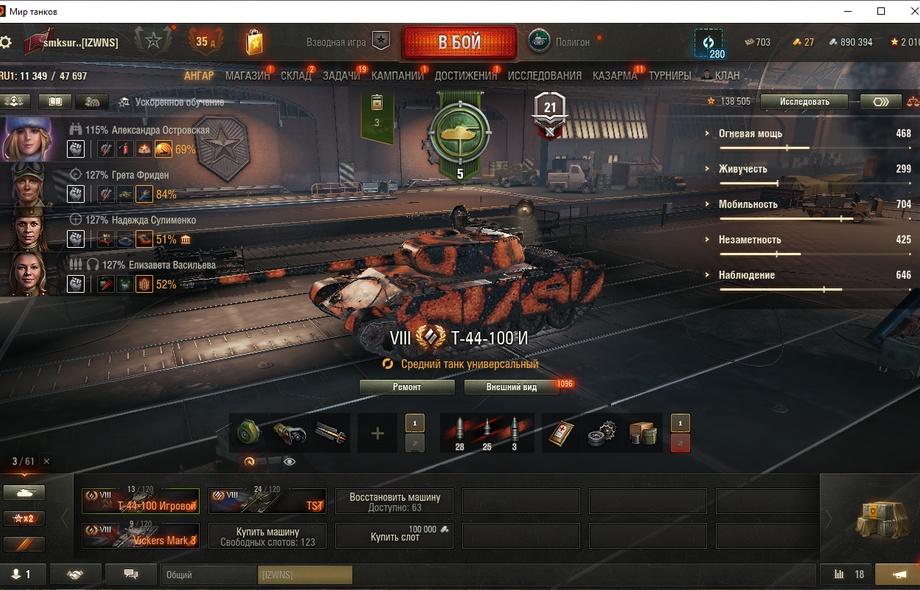Select the Vickers Mark 3 tank

(x=141, y=536)
